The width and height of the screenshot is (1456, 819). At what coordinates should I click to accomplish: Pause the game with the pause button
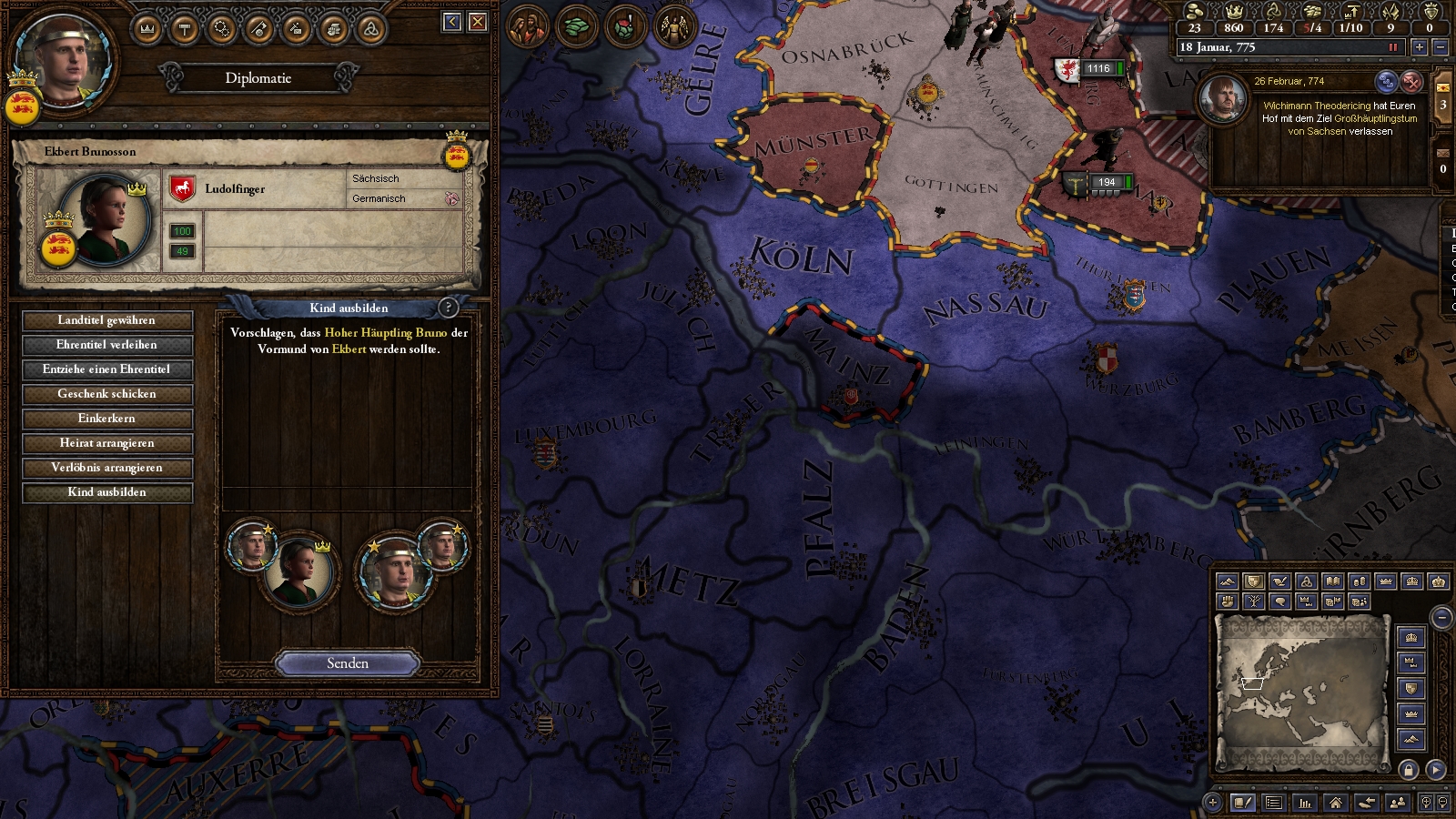click(x=1392, y=47)
